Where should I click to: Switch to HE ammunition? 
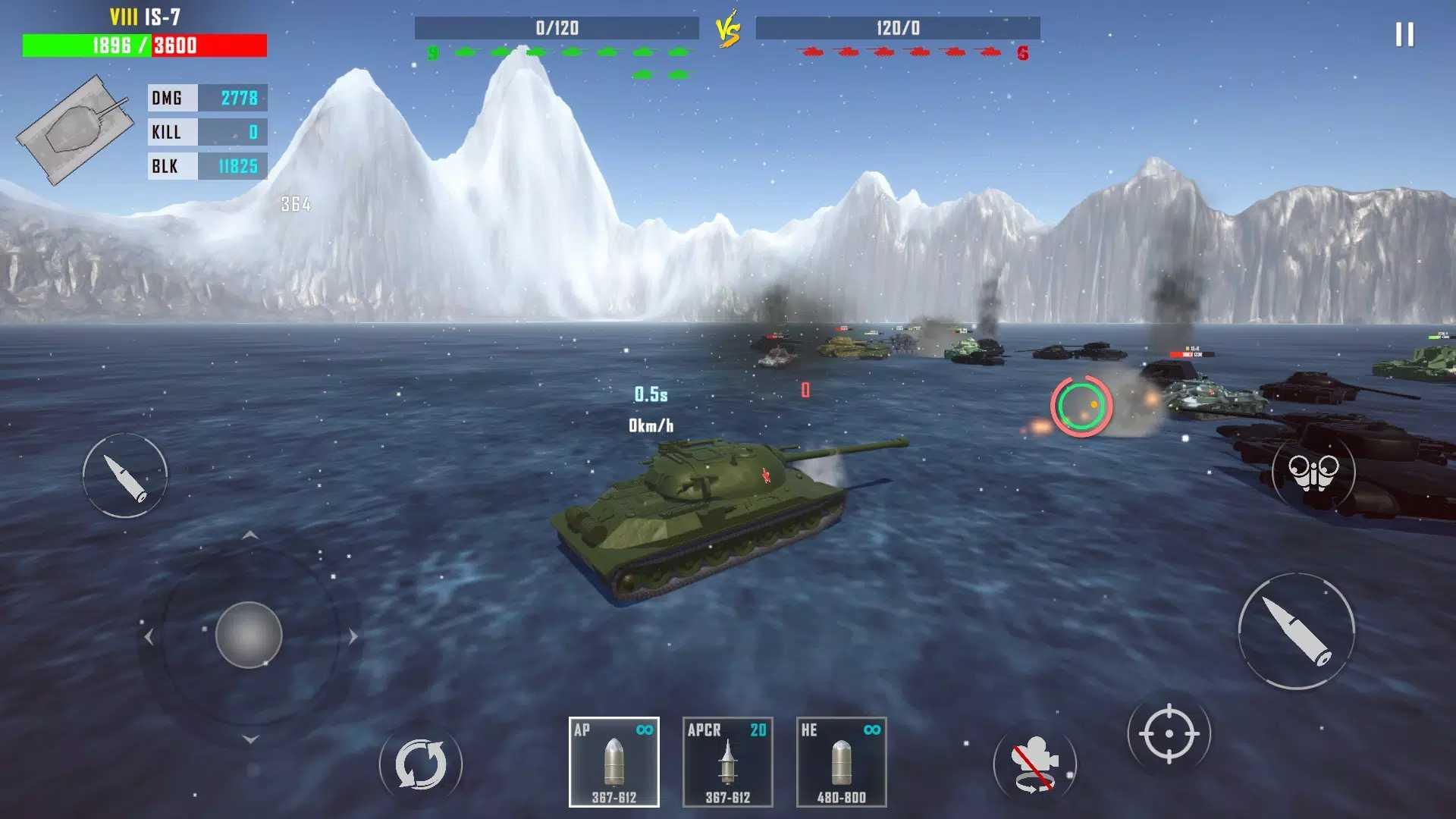coord(841,762)
